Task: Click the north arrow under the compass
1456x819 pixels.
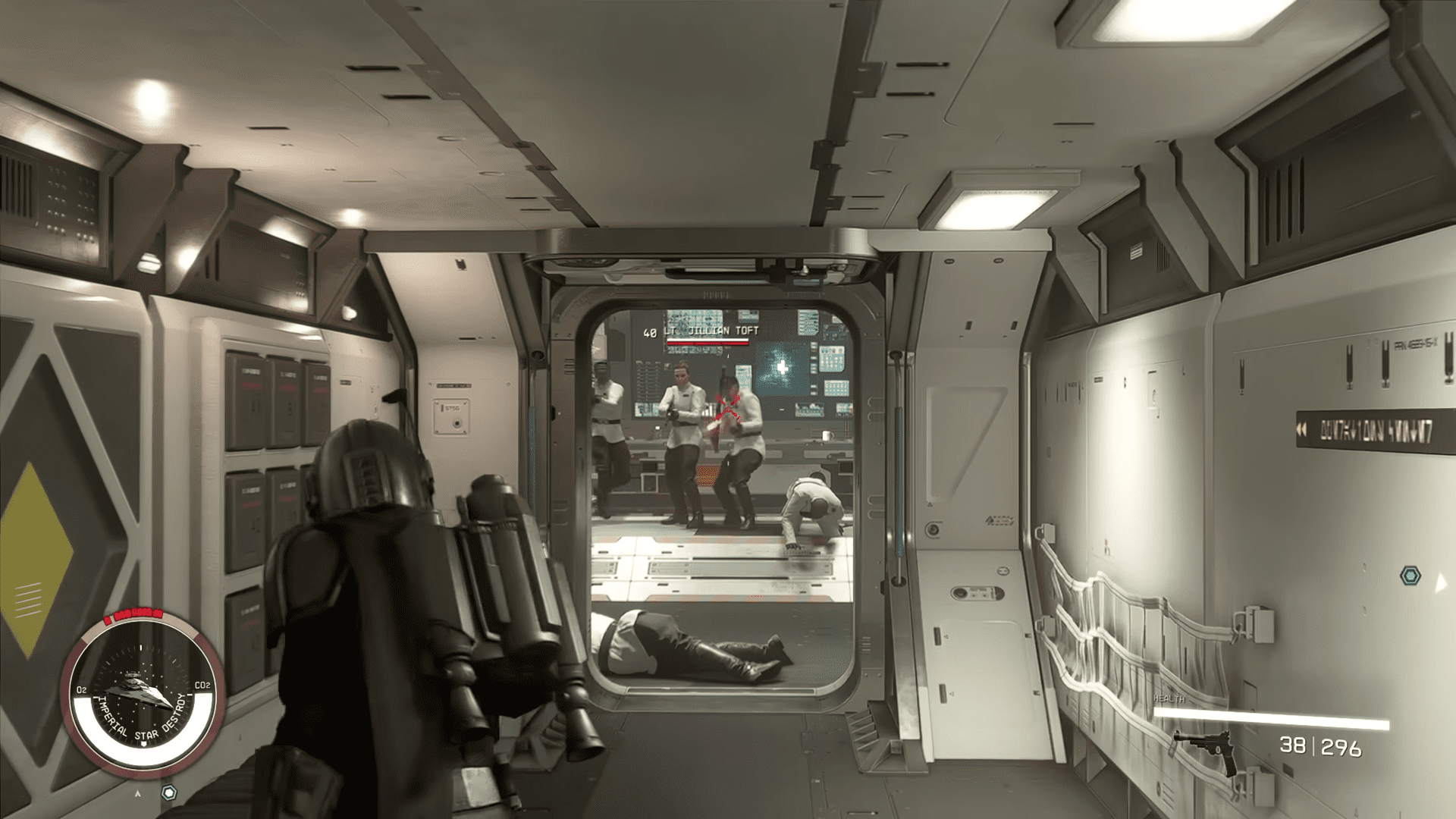Action: pos(138,793)
